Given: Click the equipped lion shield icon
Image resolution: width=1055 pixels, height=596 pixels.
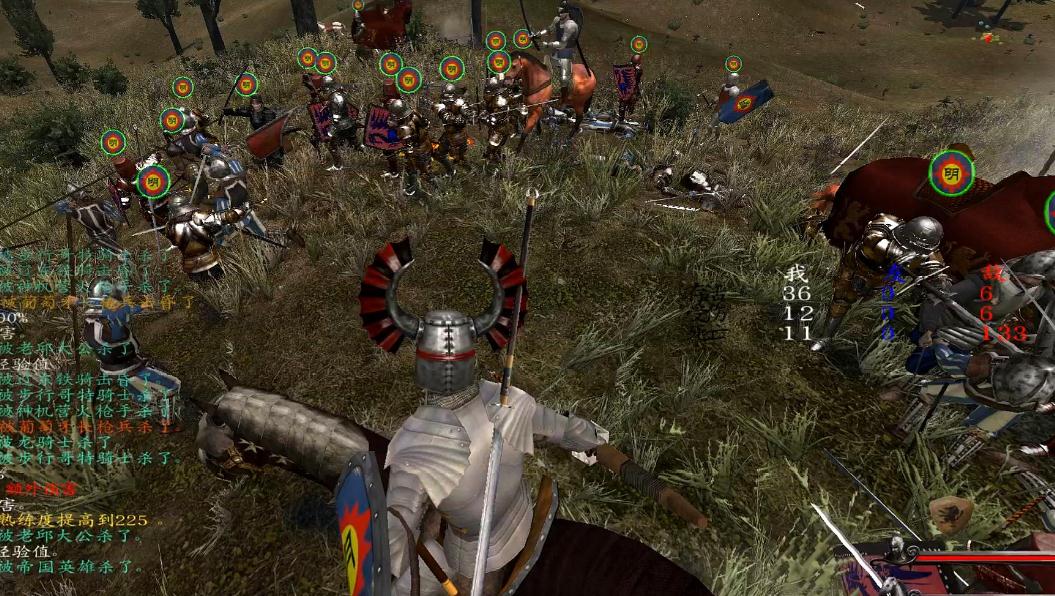Looking at the screenshot, I should click(x=950, y=515).
